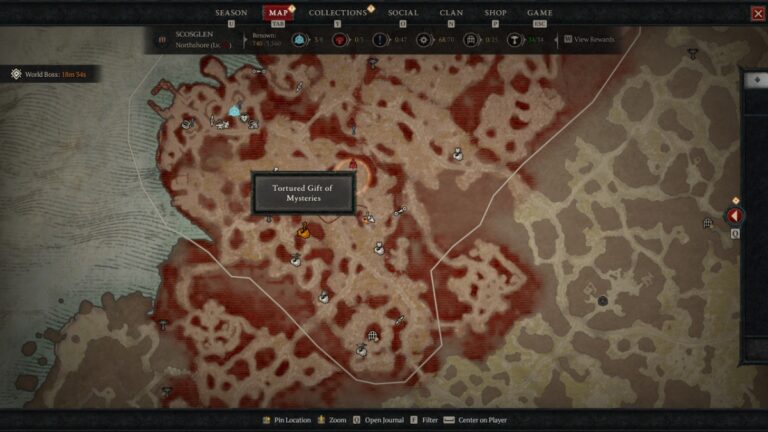Viewport: 768px width, 432px height.
Task: Select the World Boss timer icon
Action: [17, 74]
